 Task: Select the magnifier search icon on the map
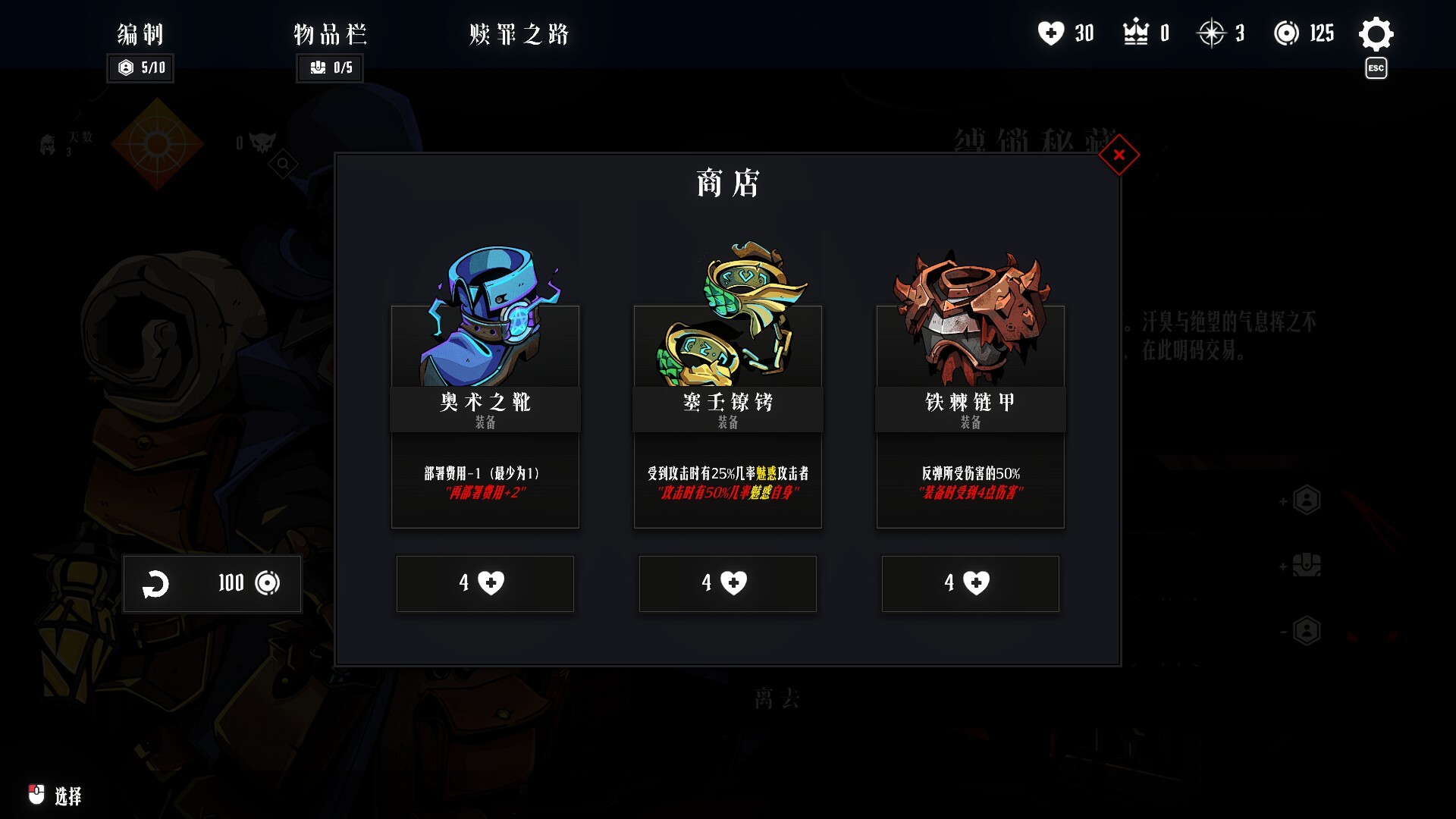click(x=281, y=163)
